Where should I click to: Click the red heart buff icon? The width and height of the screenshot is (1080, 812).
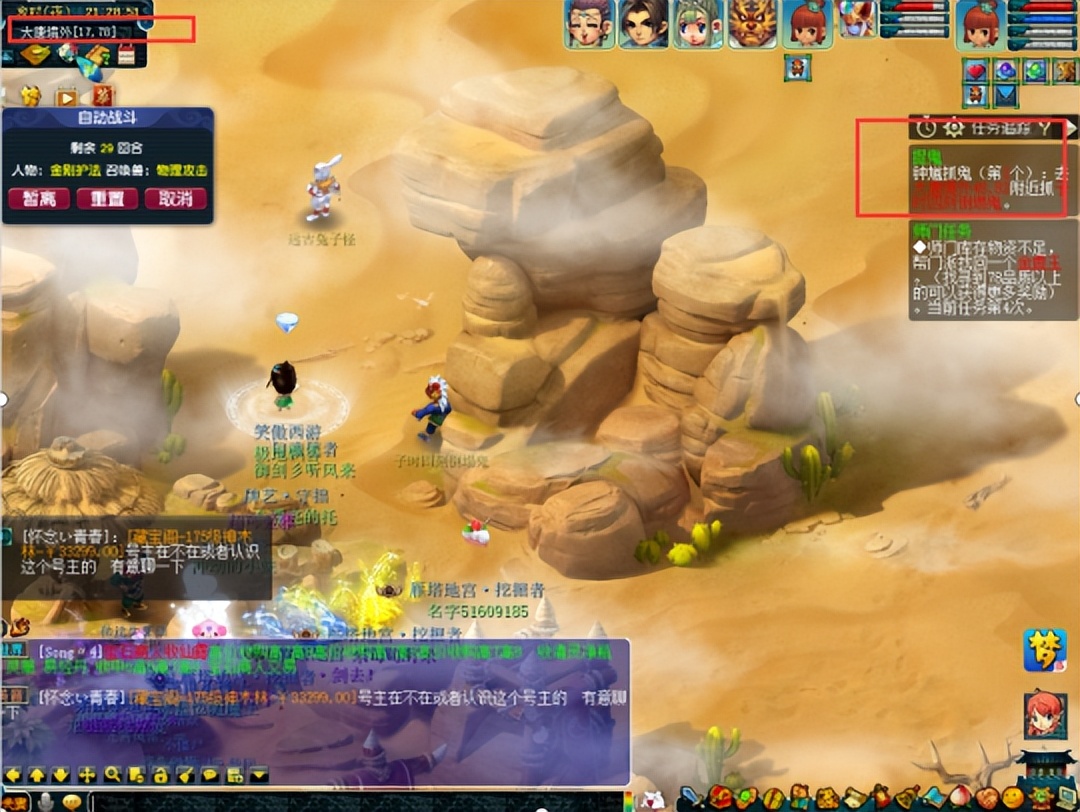(976, 70)
